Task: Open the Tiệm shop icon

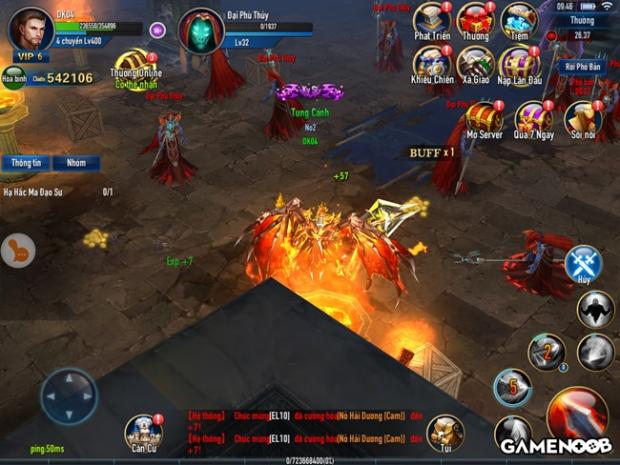Action: tap(518, 19)
